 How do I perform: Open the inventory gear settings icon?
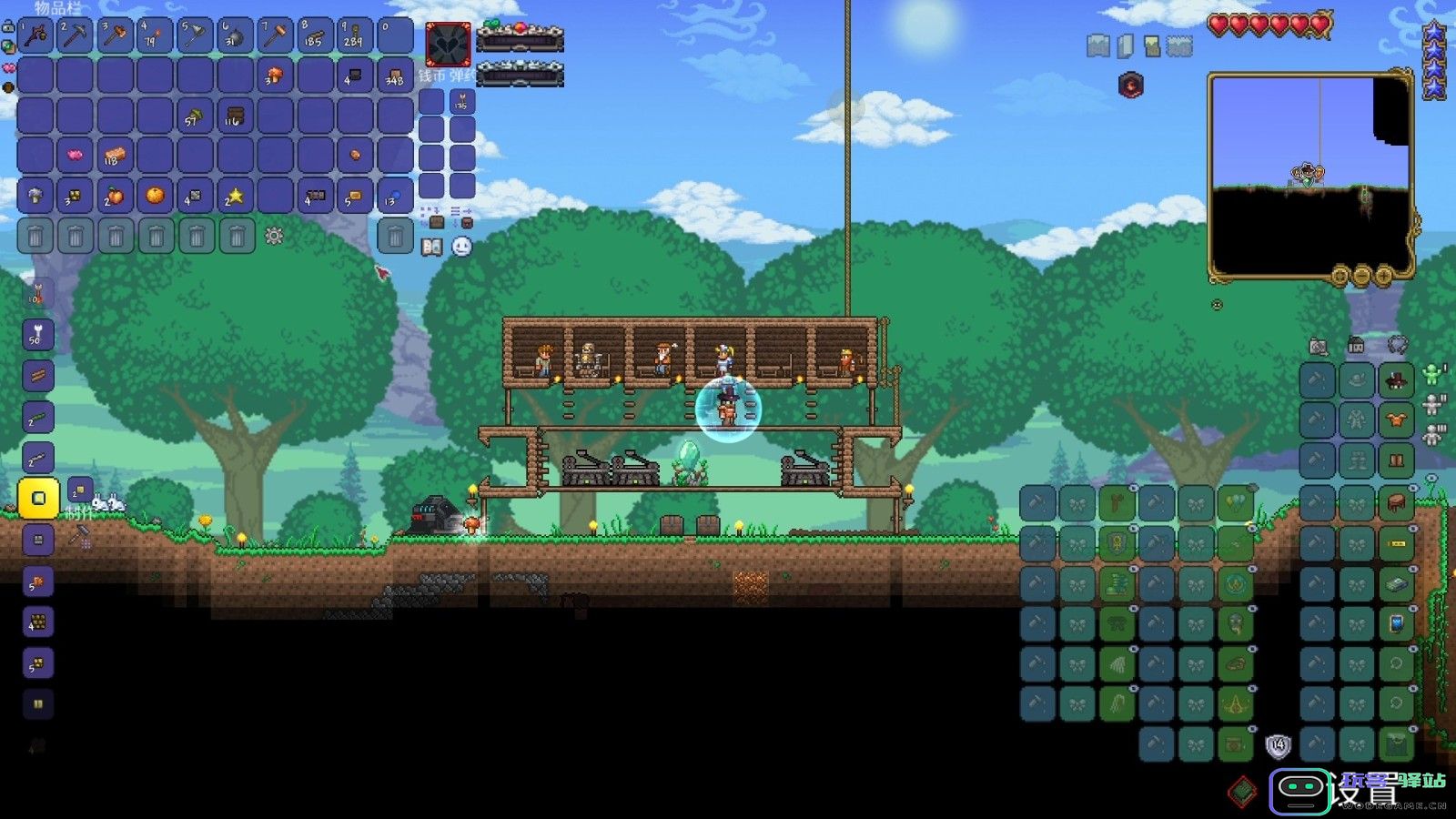(274, 237)
